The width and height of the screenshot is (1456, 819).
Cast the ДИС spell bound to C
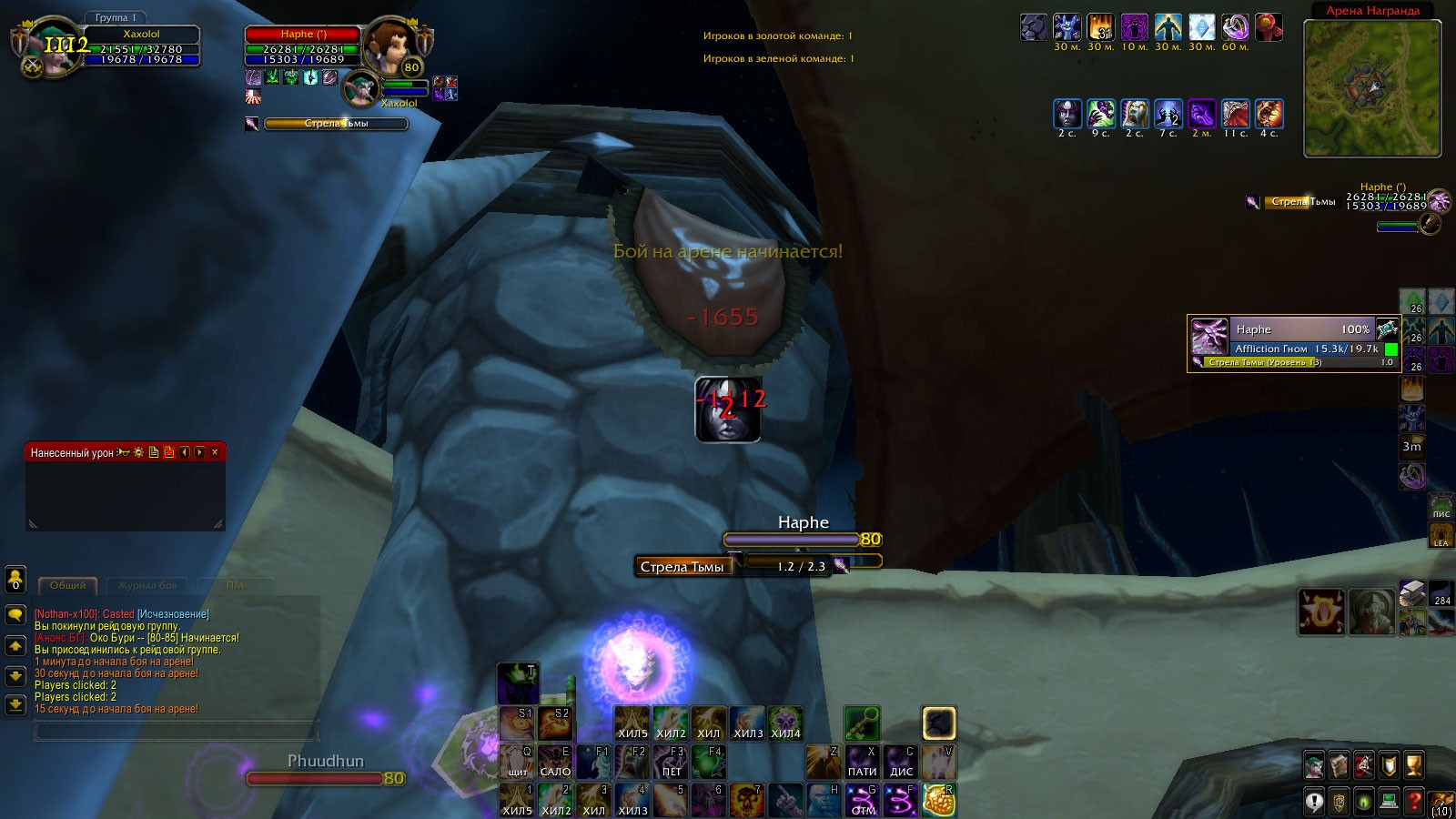pos(901,761)
